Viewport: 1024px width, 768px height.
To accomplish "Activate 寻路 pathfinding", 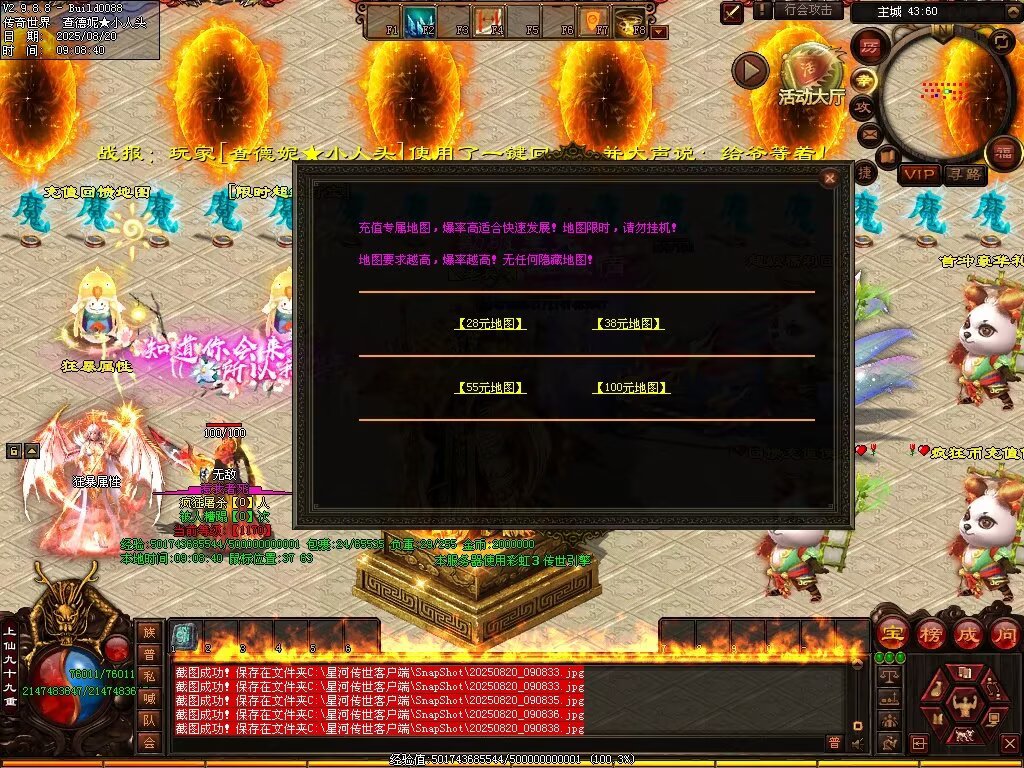I will 964,174.
